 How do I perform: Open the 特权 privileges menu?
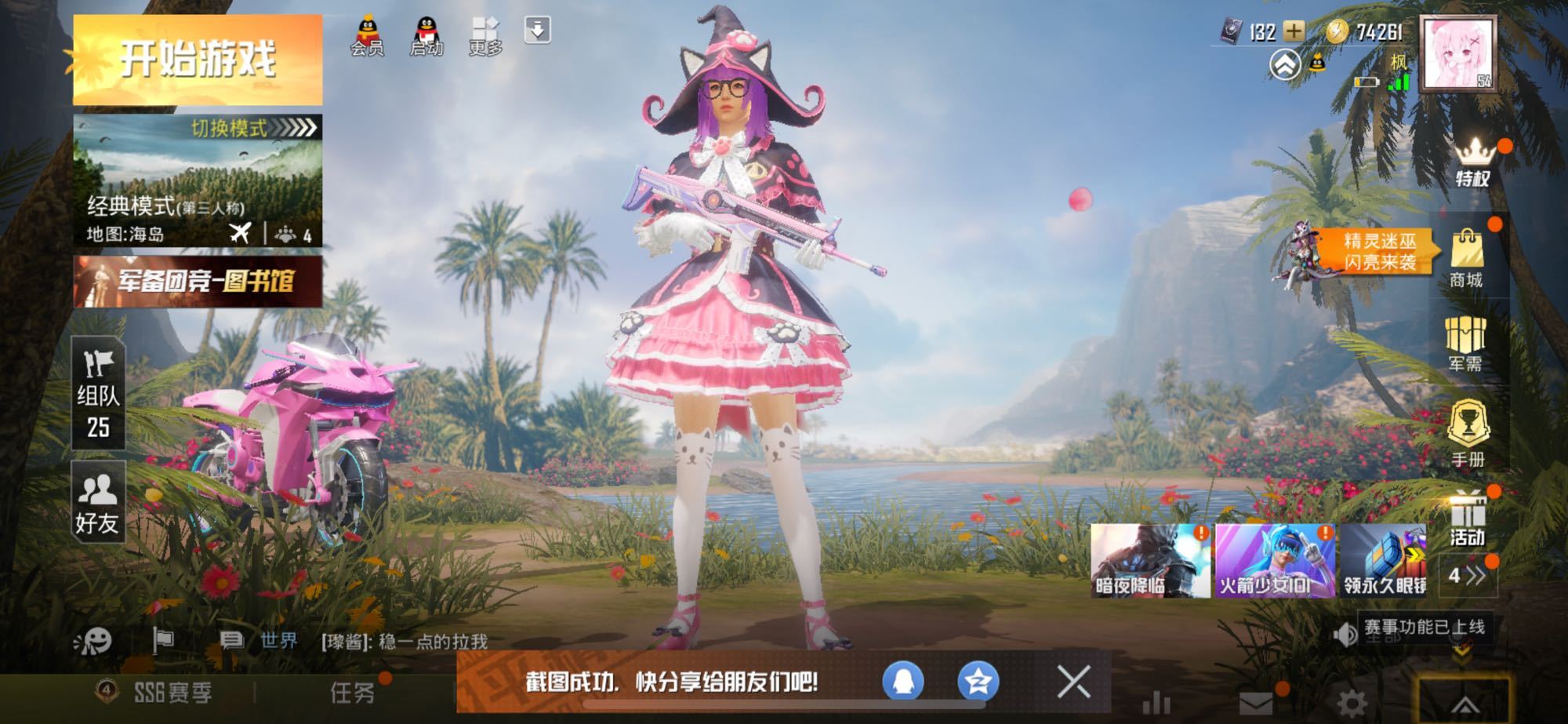pyautogui.click(x=1473, y=162)
